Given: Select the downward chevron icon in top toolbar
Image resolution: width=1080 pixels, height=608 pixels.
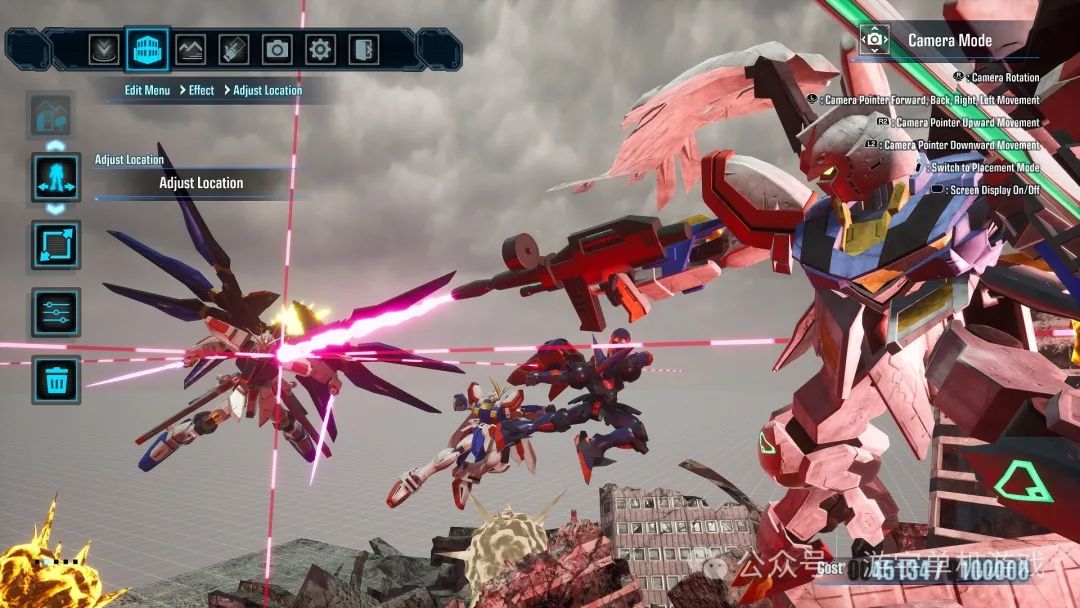Looking at the screenshot, I should point(104,49).
